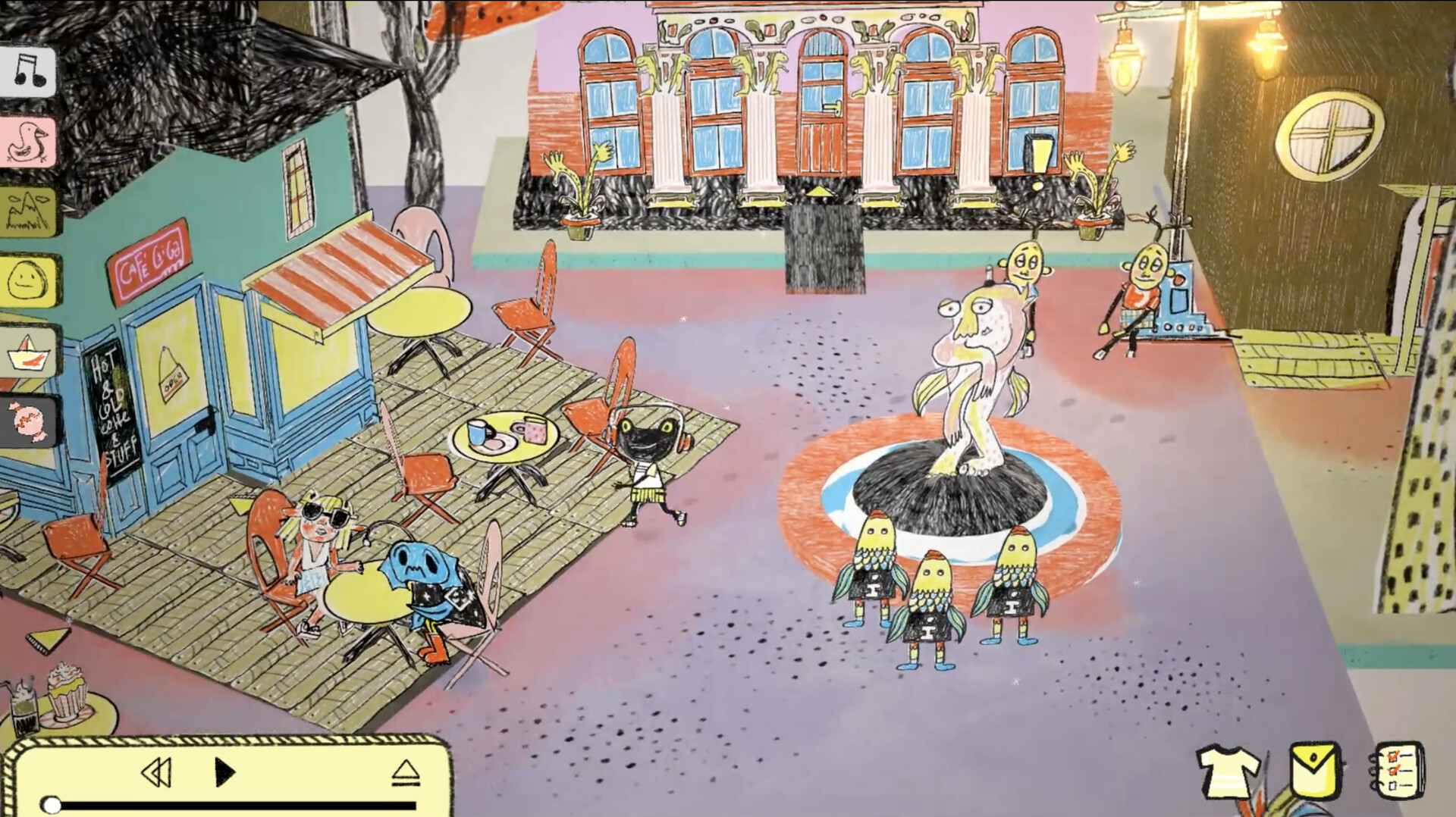Viewport: 1456px width, 817px height.
Task: Click the fish statue in the fountain
Action: pyautogui.click(x=971, y=364)
